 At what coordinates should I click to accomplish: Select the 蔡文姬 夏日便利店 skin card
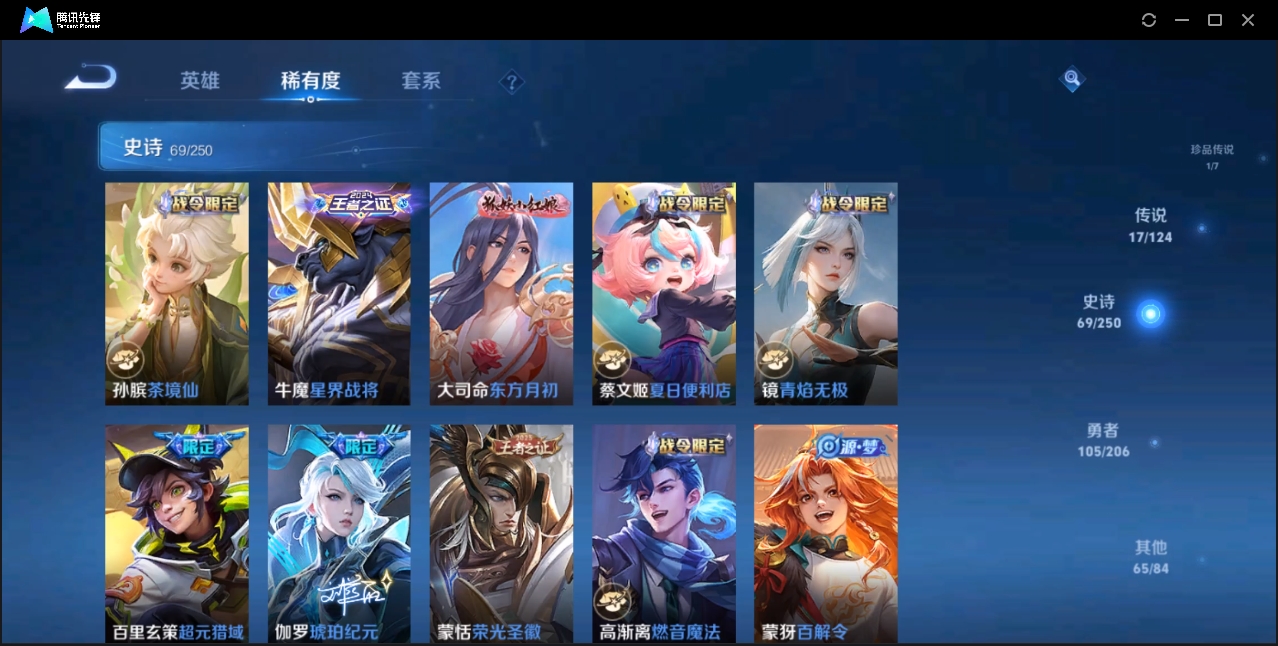pos(663,293)
